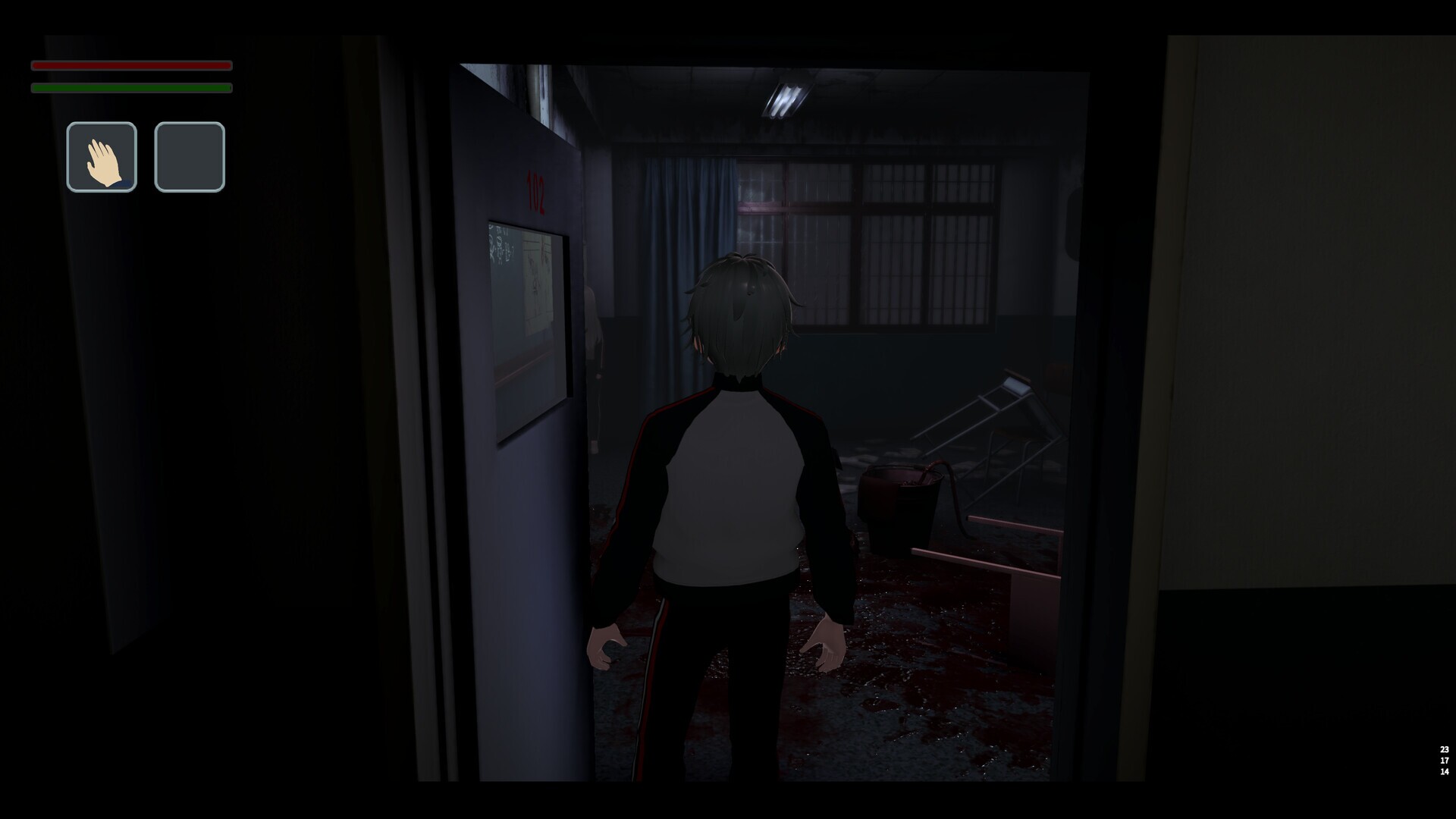Screen dimensions: 1456x819
Task: Toggle the red health bar display
Action: (x=130, y=66)
